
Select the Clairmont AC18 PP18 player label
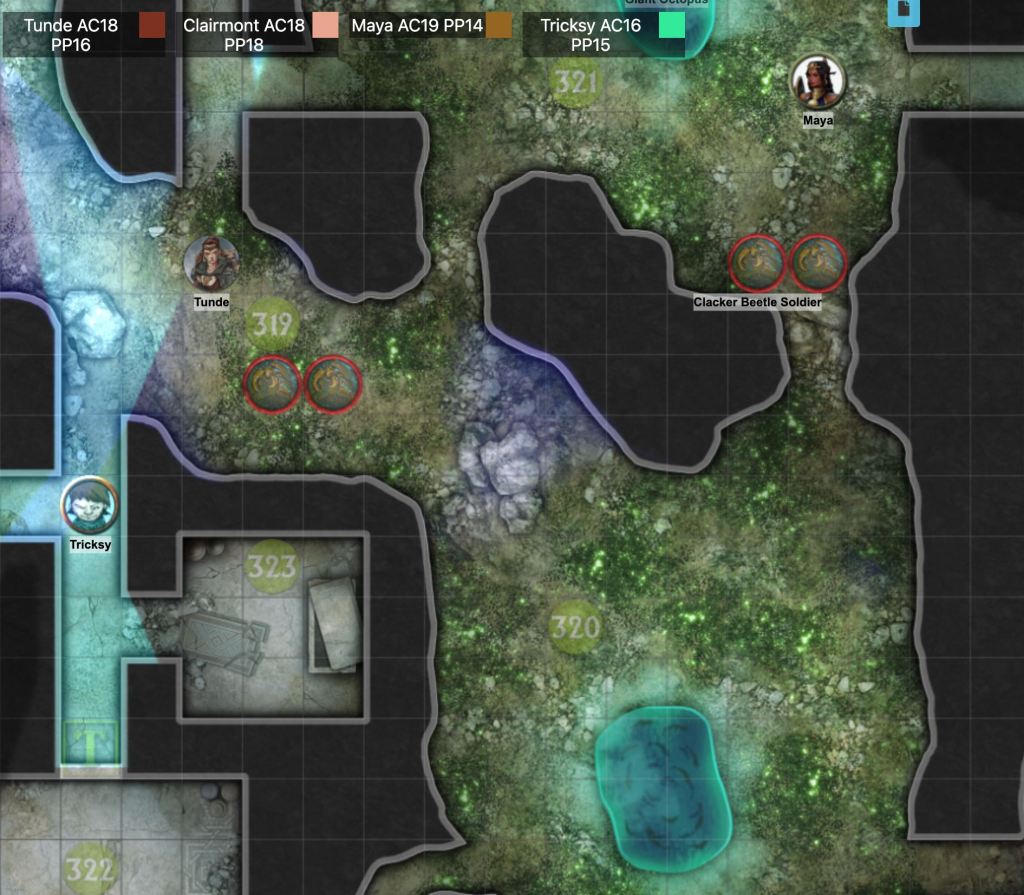point(243,35)
